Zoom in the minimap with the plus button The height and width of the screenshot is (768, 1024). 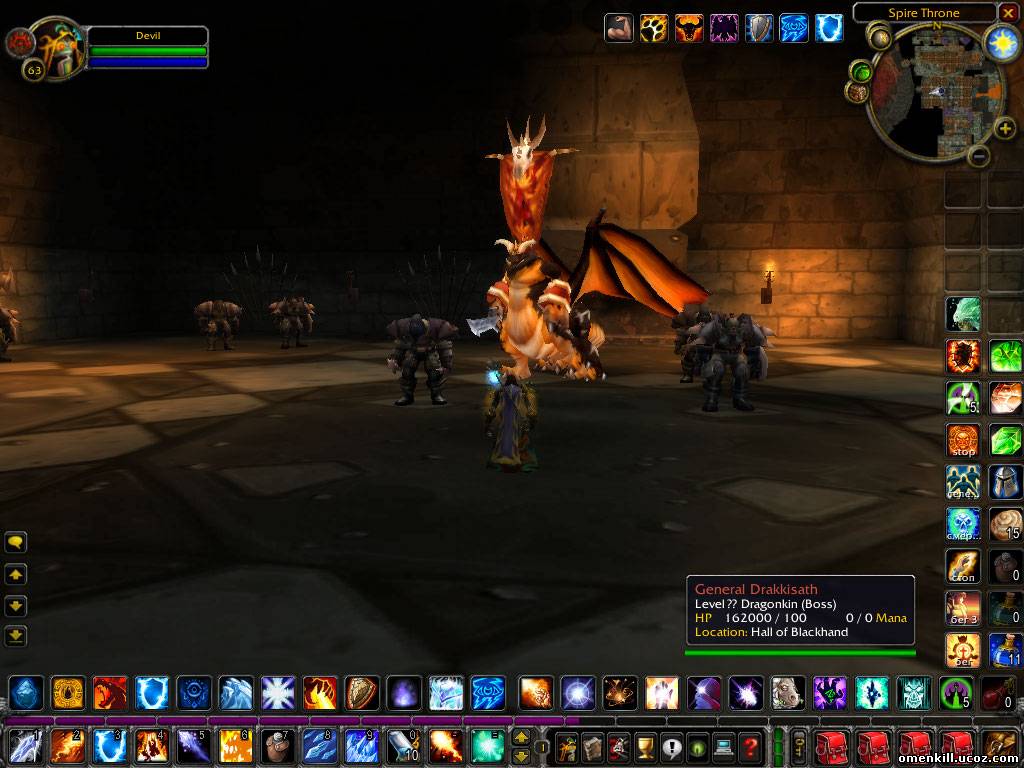tap(1004, 128)
